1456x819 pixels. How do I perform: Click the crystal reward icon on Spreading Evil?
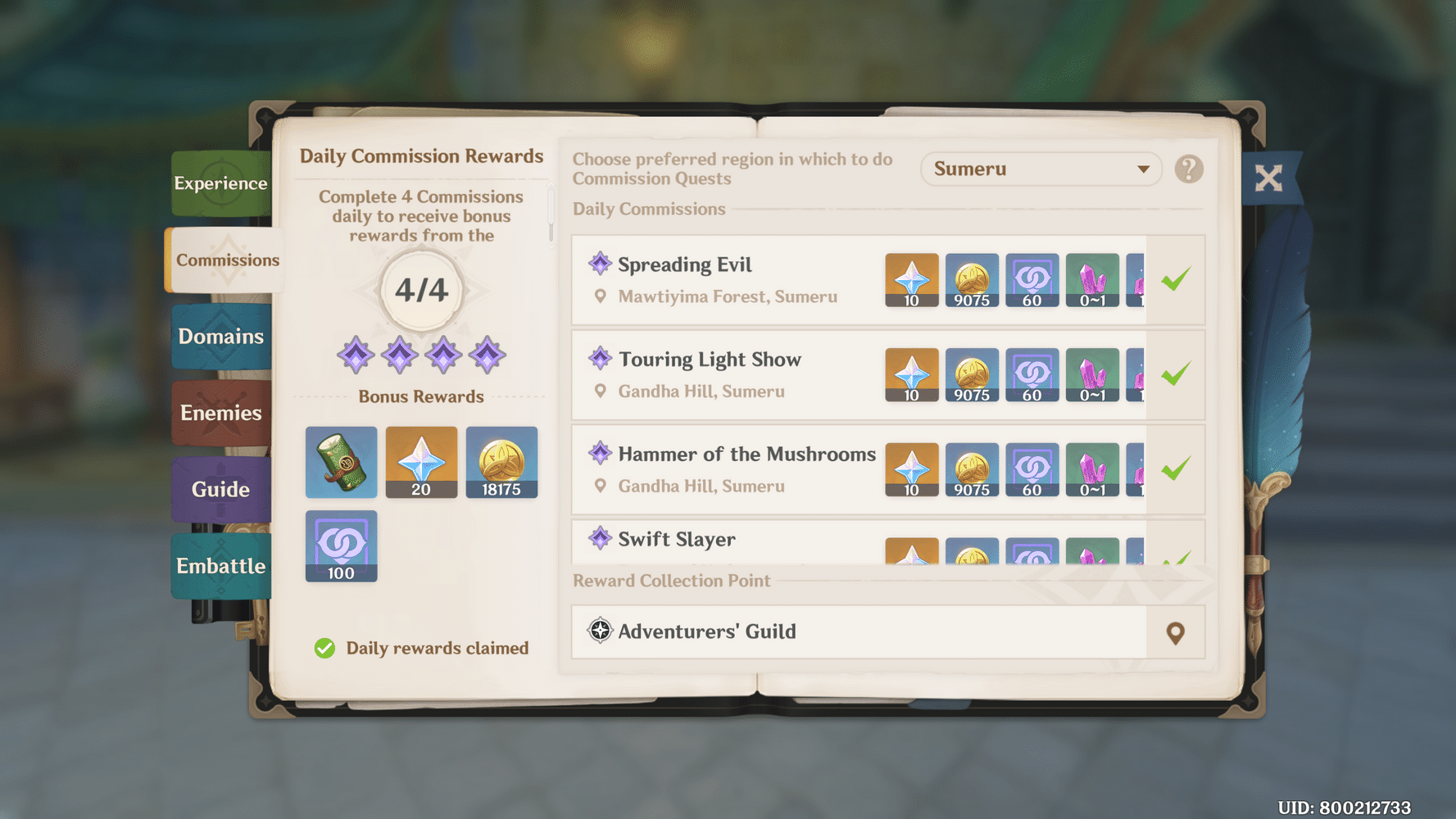pyautogui.click(x=1093, y=280)
